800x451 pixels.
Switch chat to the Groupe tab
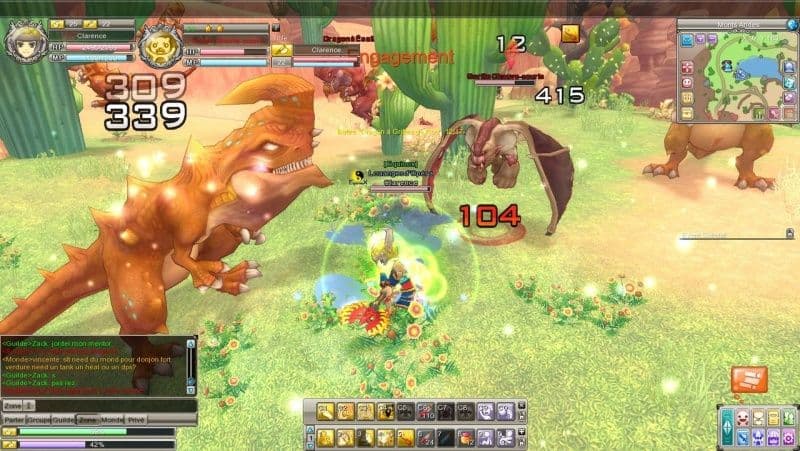[37, 420]
